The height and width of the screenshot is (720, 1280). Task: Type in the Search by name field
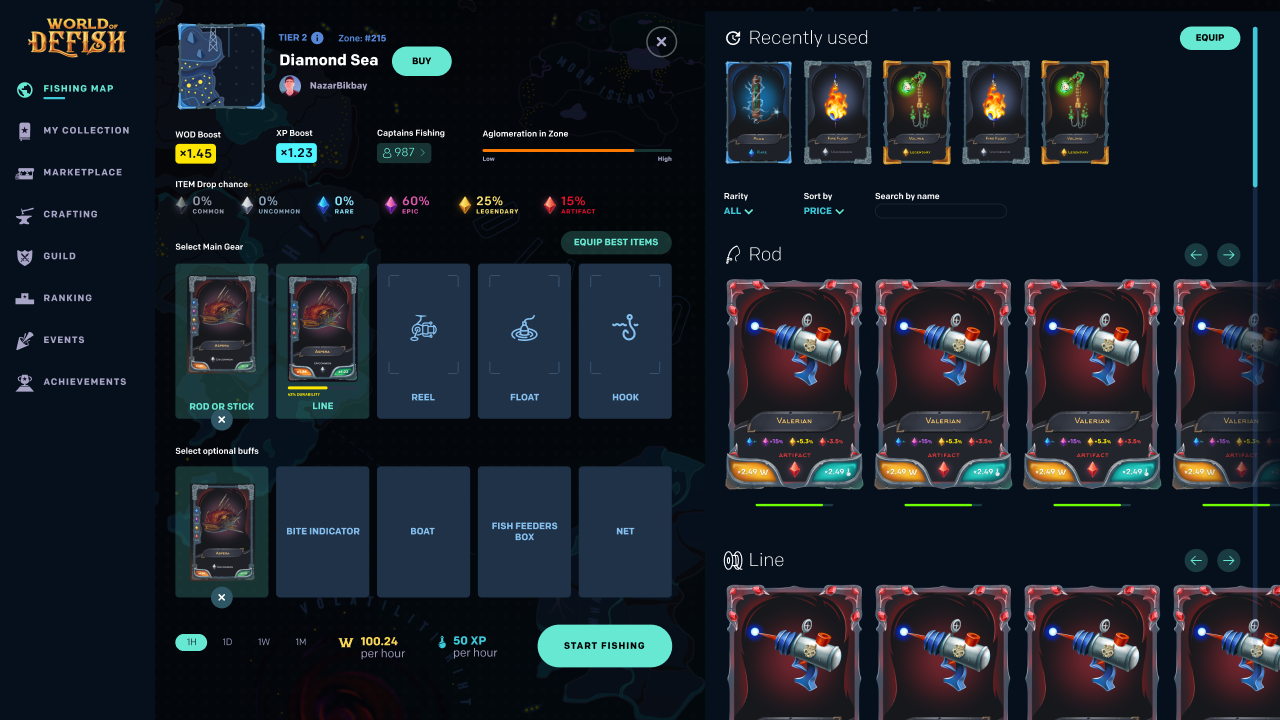[x=940, y=211]
